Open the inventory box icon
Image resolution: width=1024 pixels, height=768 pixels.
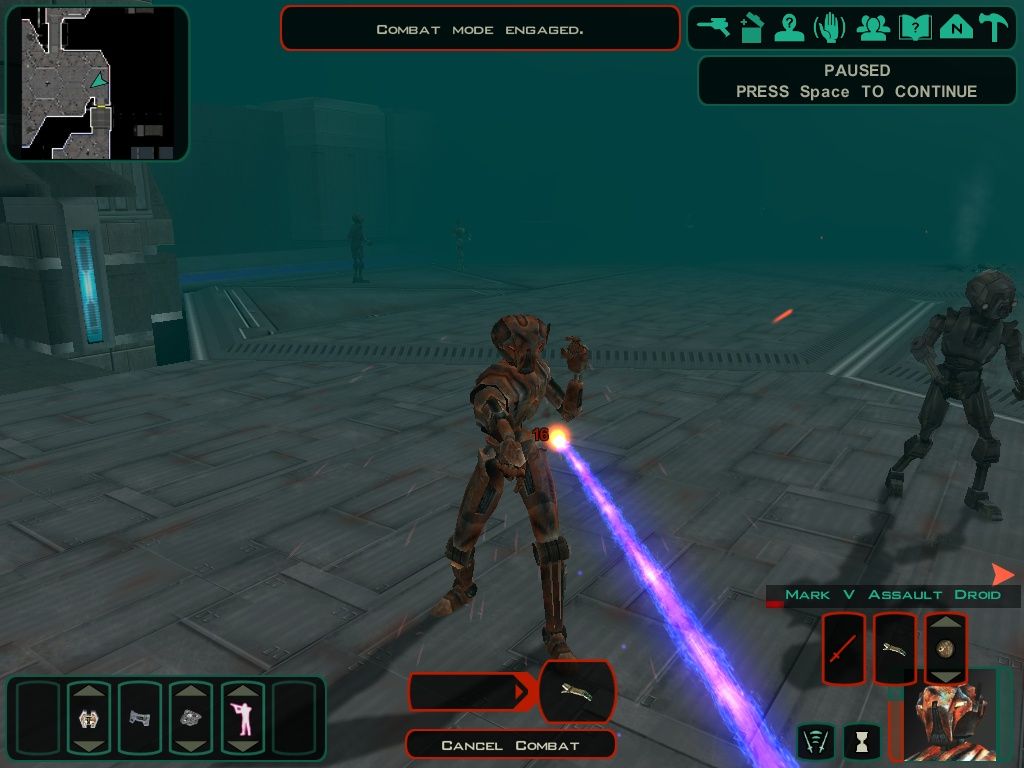pyautogui.click(x=752, y=27)
